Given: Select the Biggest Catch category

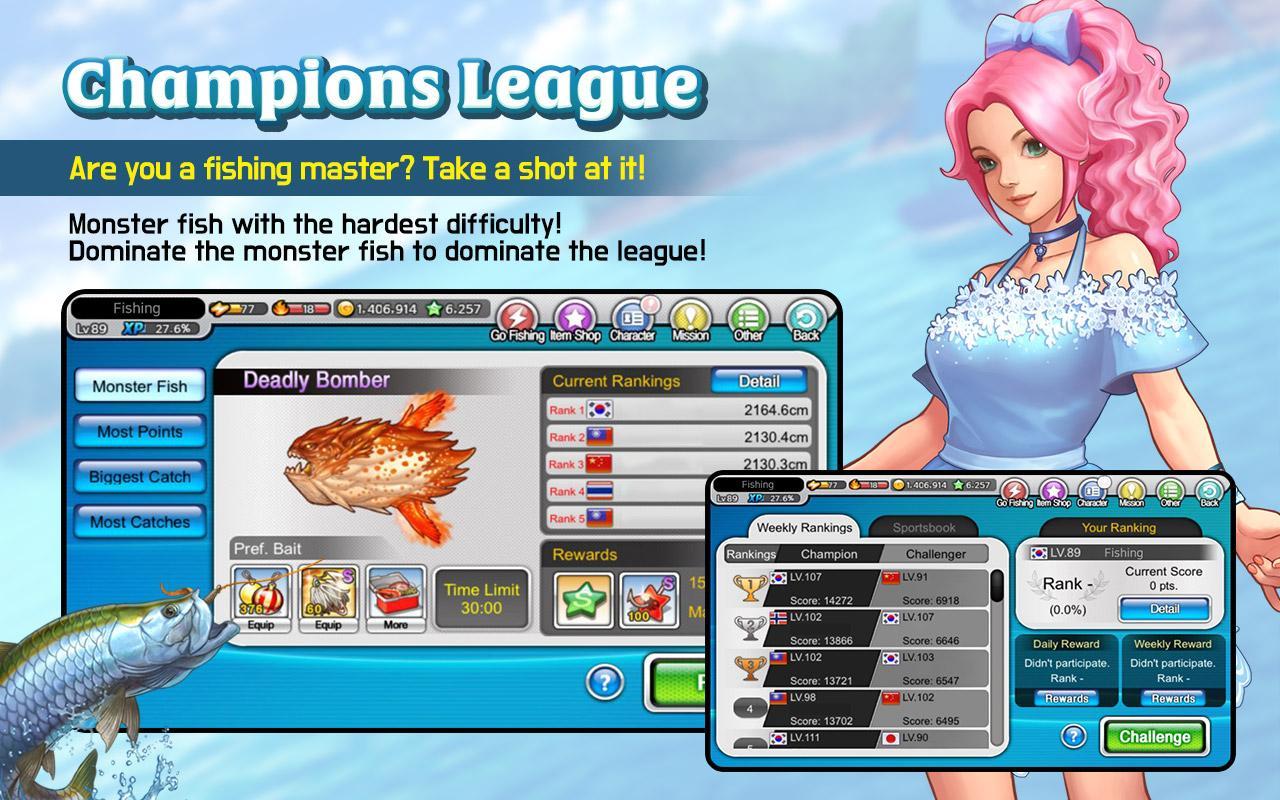Looking at the screenshot, I should pos(139,477).
